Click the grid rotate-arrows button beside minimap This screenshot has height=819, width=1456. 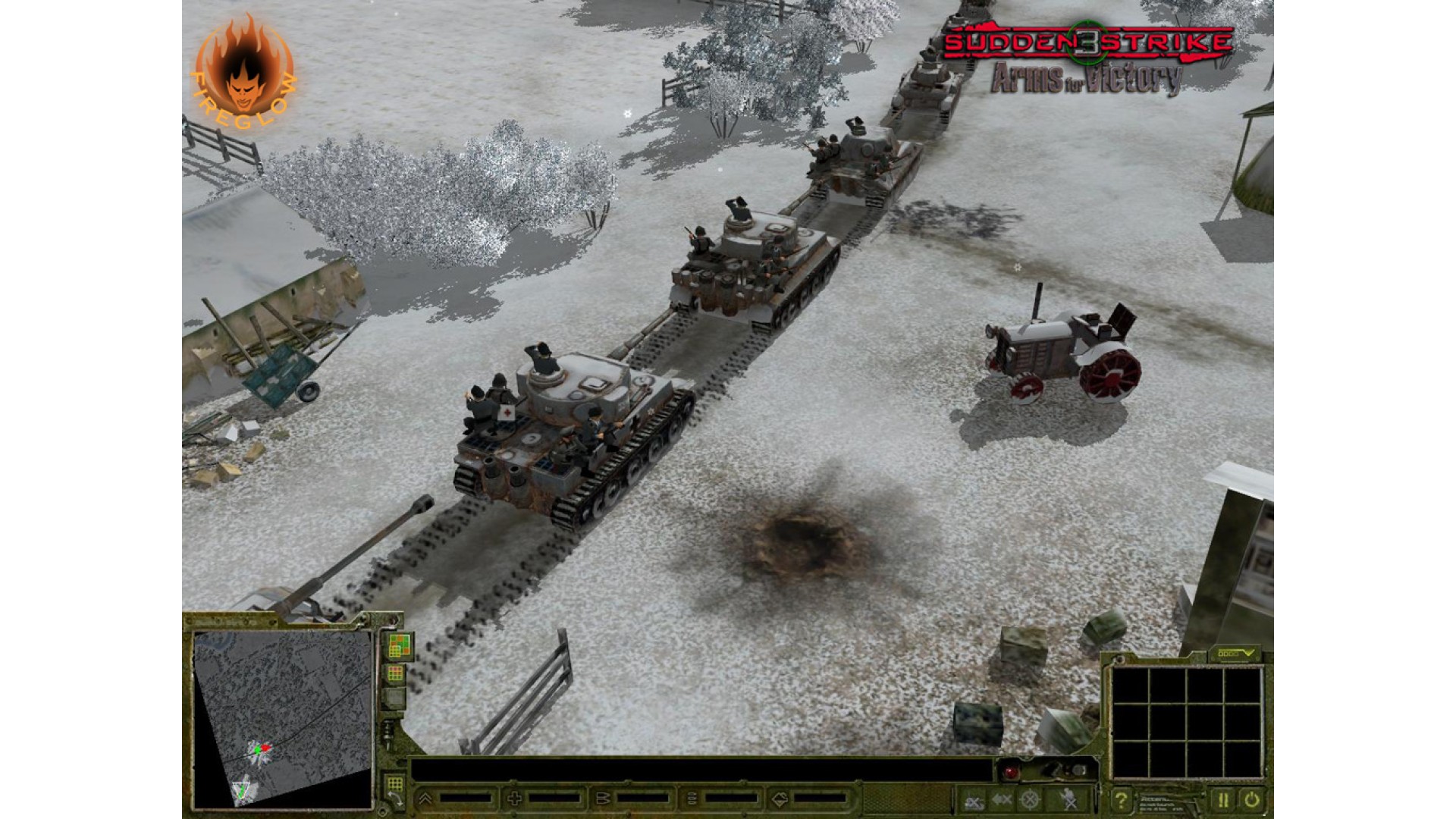(395, 788)
